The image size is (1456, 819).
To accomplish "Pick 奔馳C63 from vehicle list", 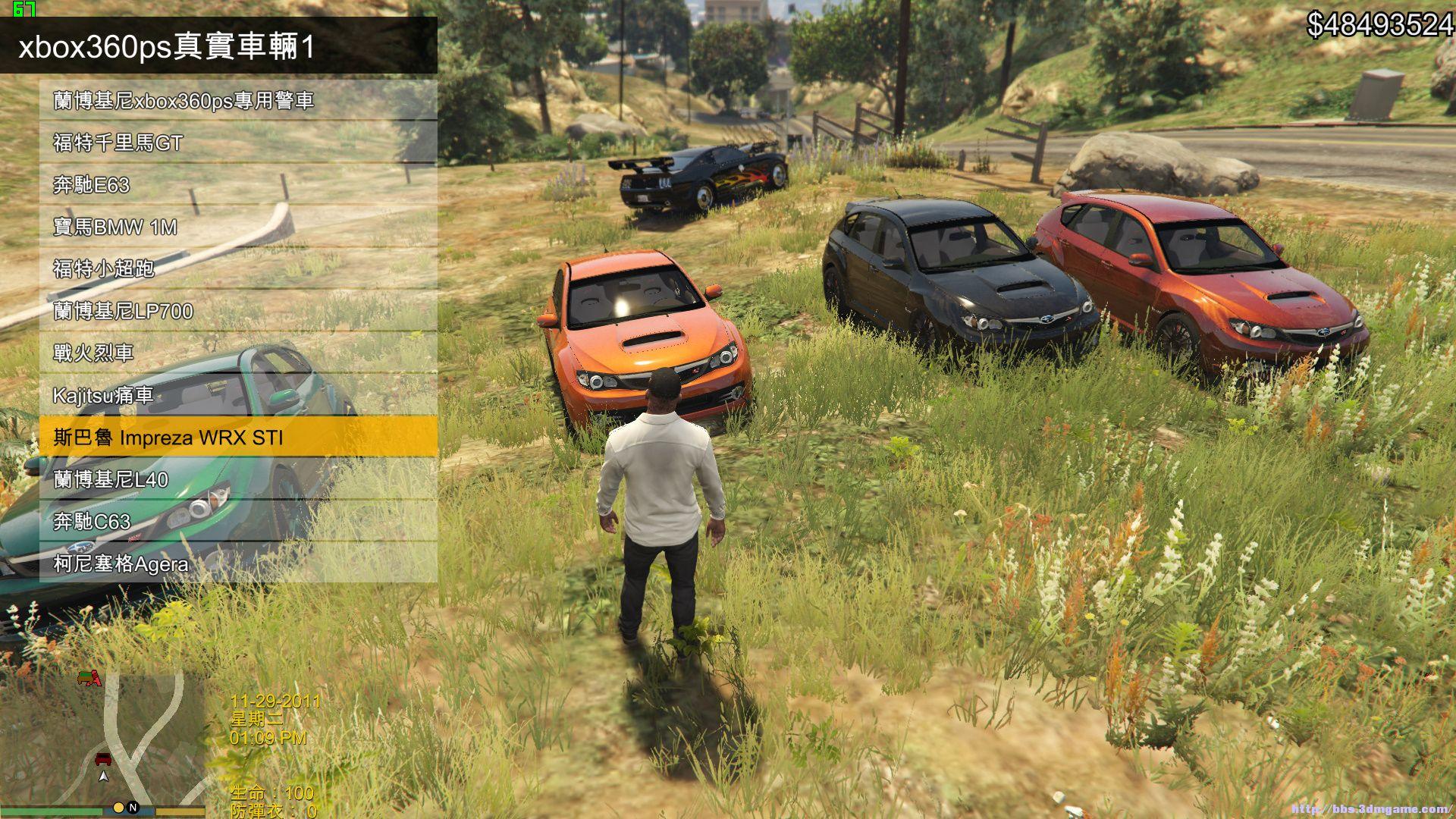I will click(238, 521).
